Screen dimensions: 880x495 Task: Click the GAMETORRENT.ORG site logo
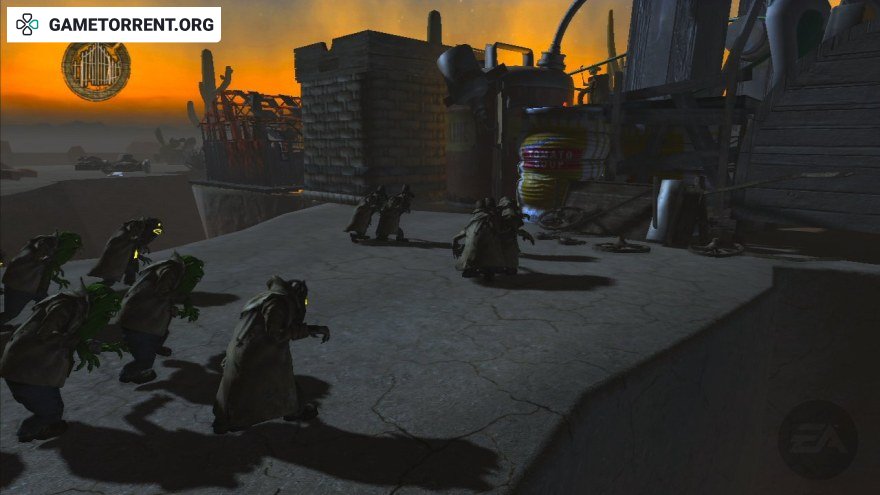(x=114, y=25)
